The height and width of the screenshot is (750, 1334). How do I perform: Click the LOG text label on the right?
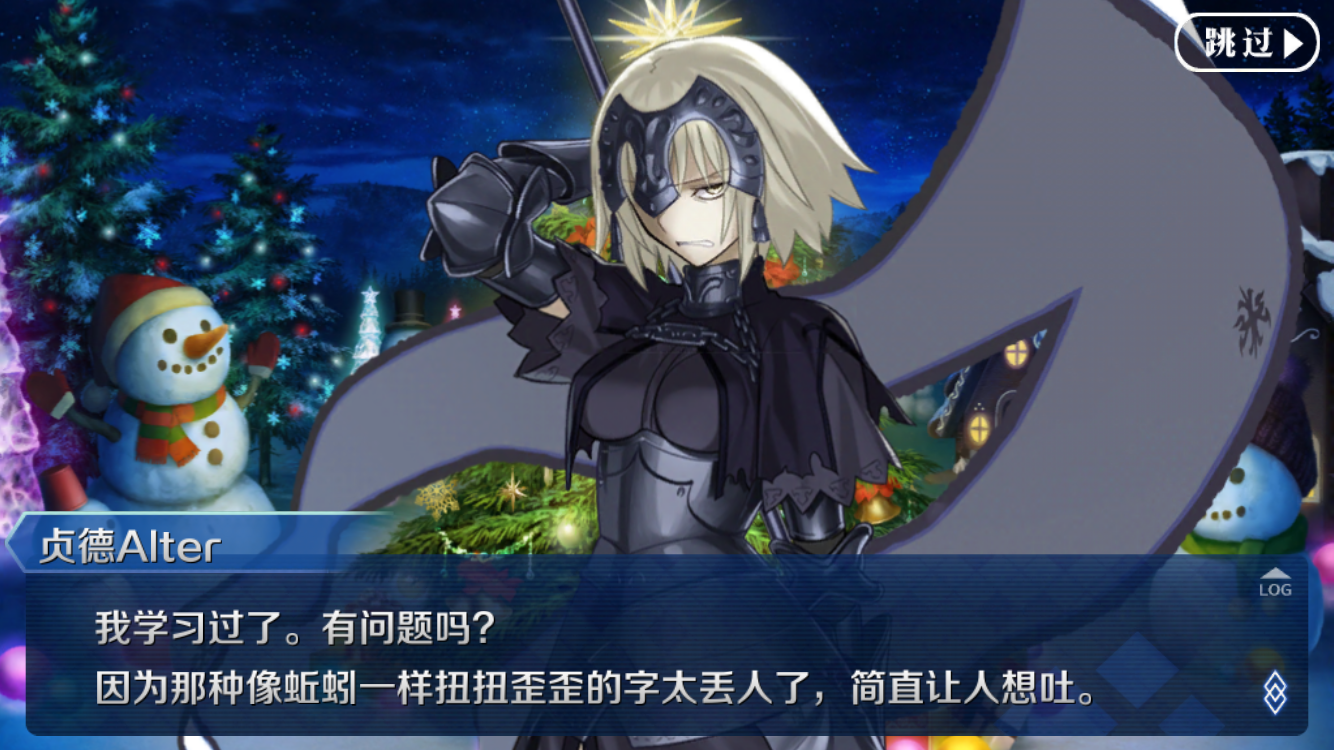coord(1276,590)
